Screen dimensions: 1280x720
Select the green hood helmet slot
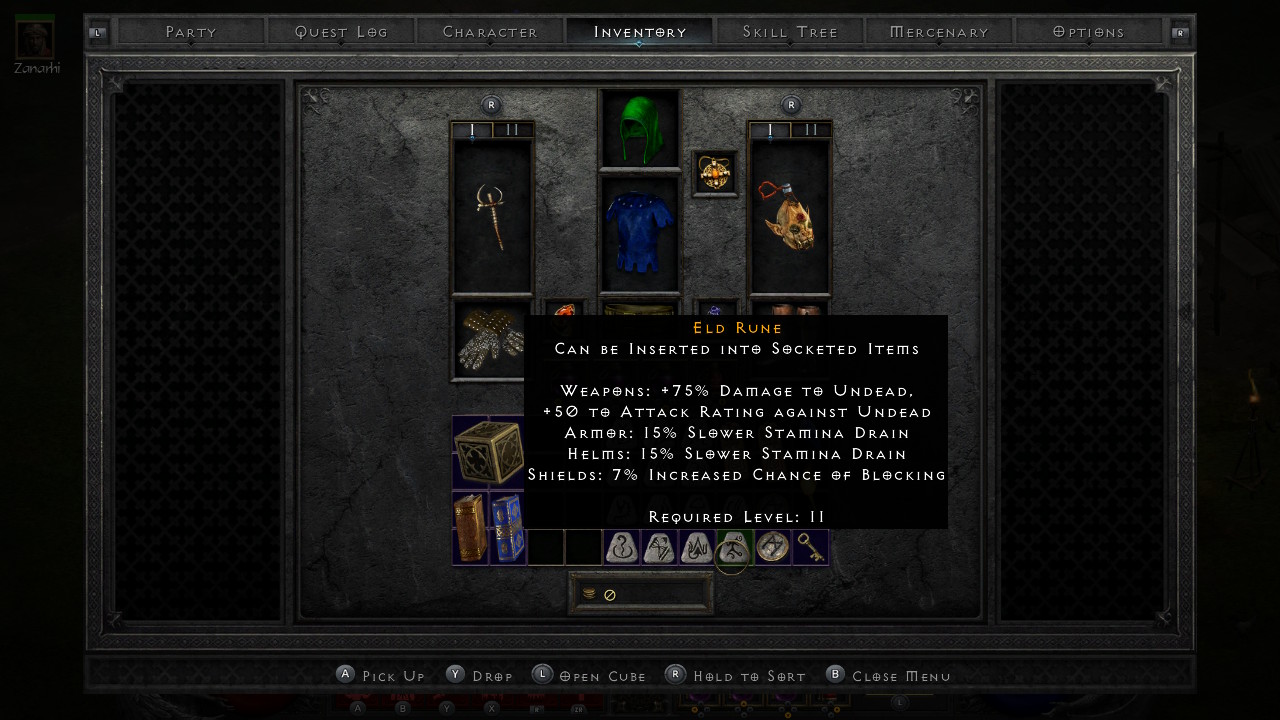click(x=639, y=128)
